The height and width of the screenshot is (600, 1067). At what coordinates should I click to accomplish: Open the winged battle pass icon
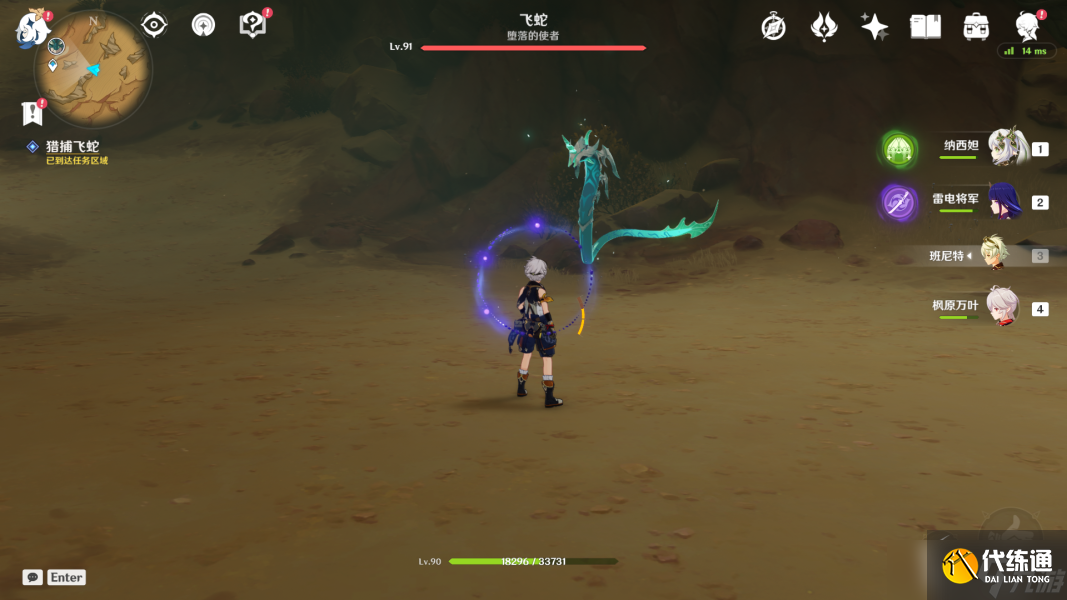point(824,27)
